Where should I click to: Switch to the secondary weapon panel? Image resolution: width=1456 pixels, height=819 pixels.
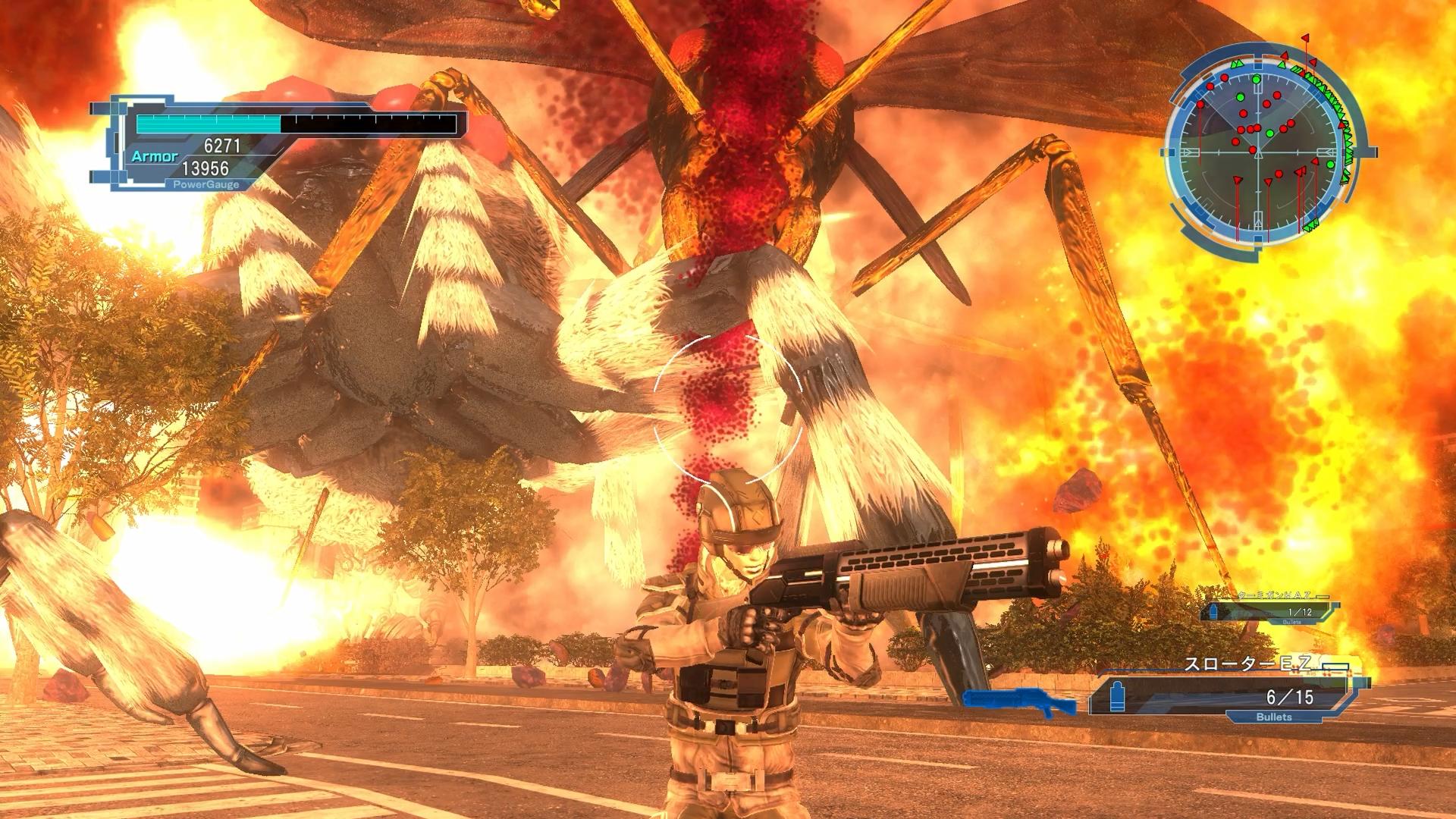point(1269,609)
